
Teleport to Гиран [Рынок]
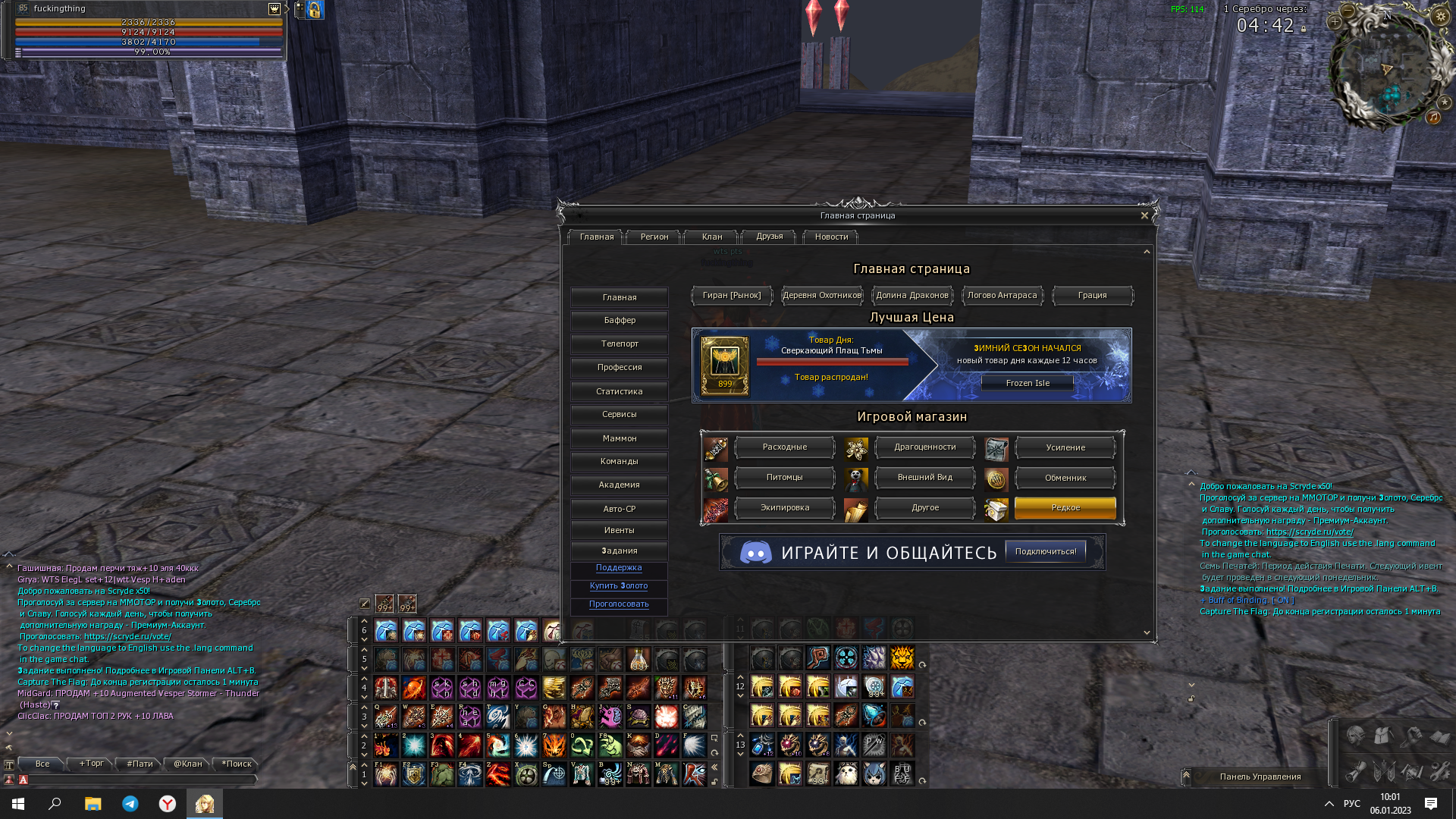click(732, 296)
